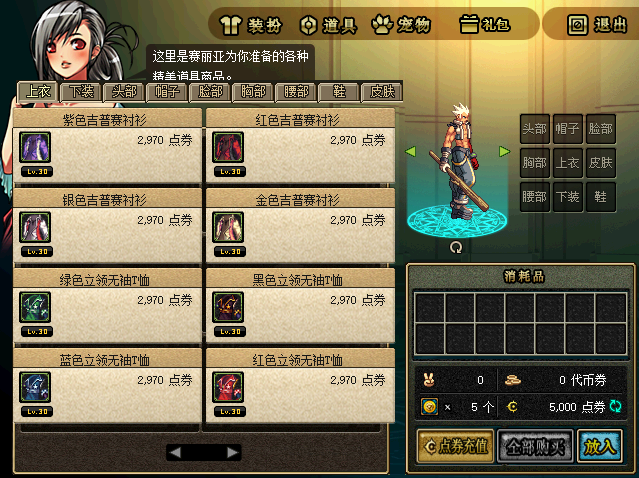The width and height of the screenshot is (639, 478).
Task: Show the 皮肤 skin tab
Action: point(382,92)
